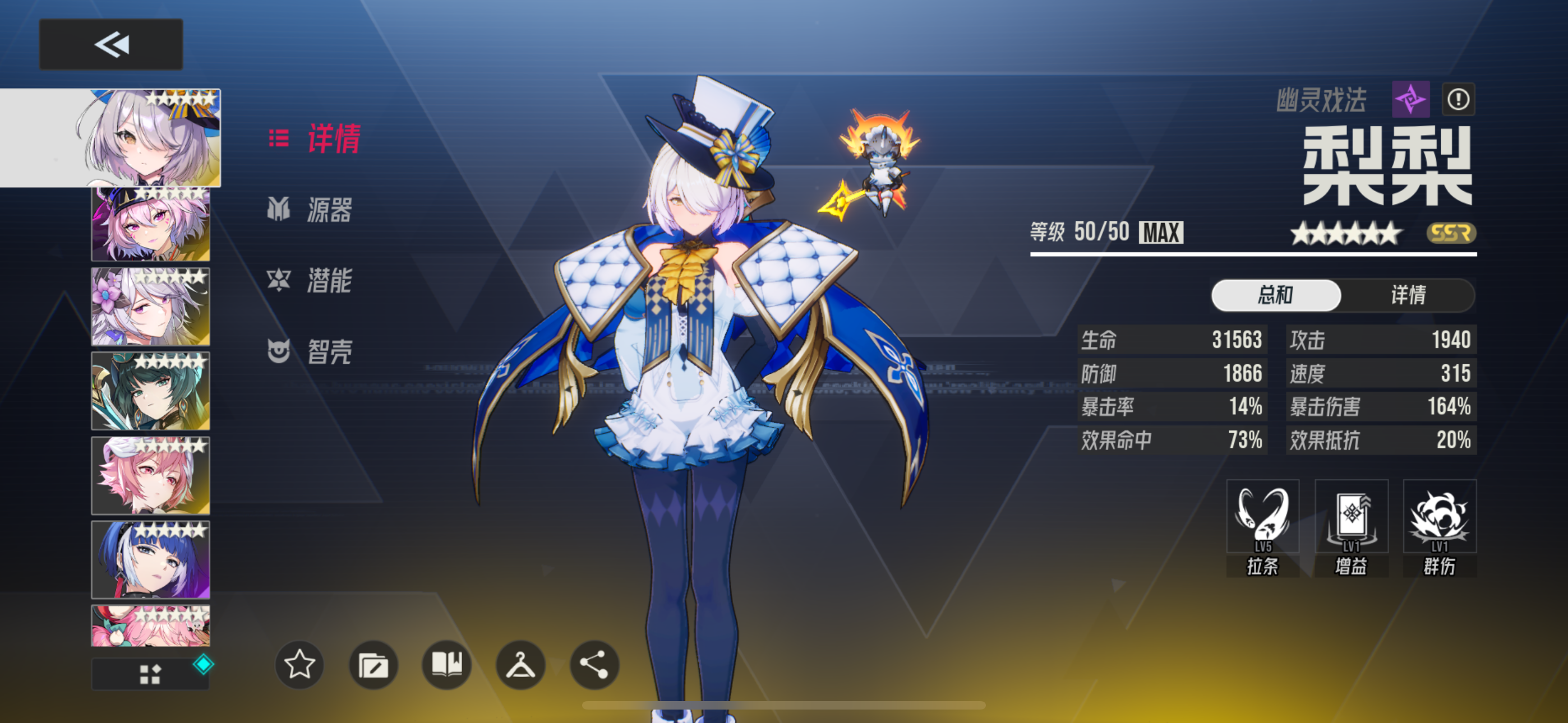Viewport: 1568px width, 723px height.
Task: Click the purple element emblem beside 幽灵戏法
Action: coord(1411,100)
